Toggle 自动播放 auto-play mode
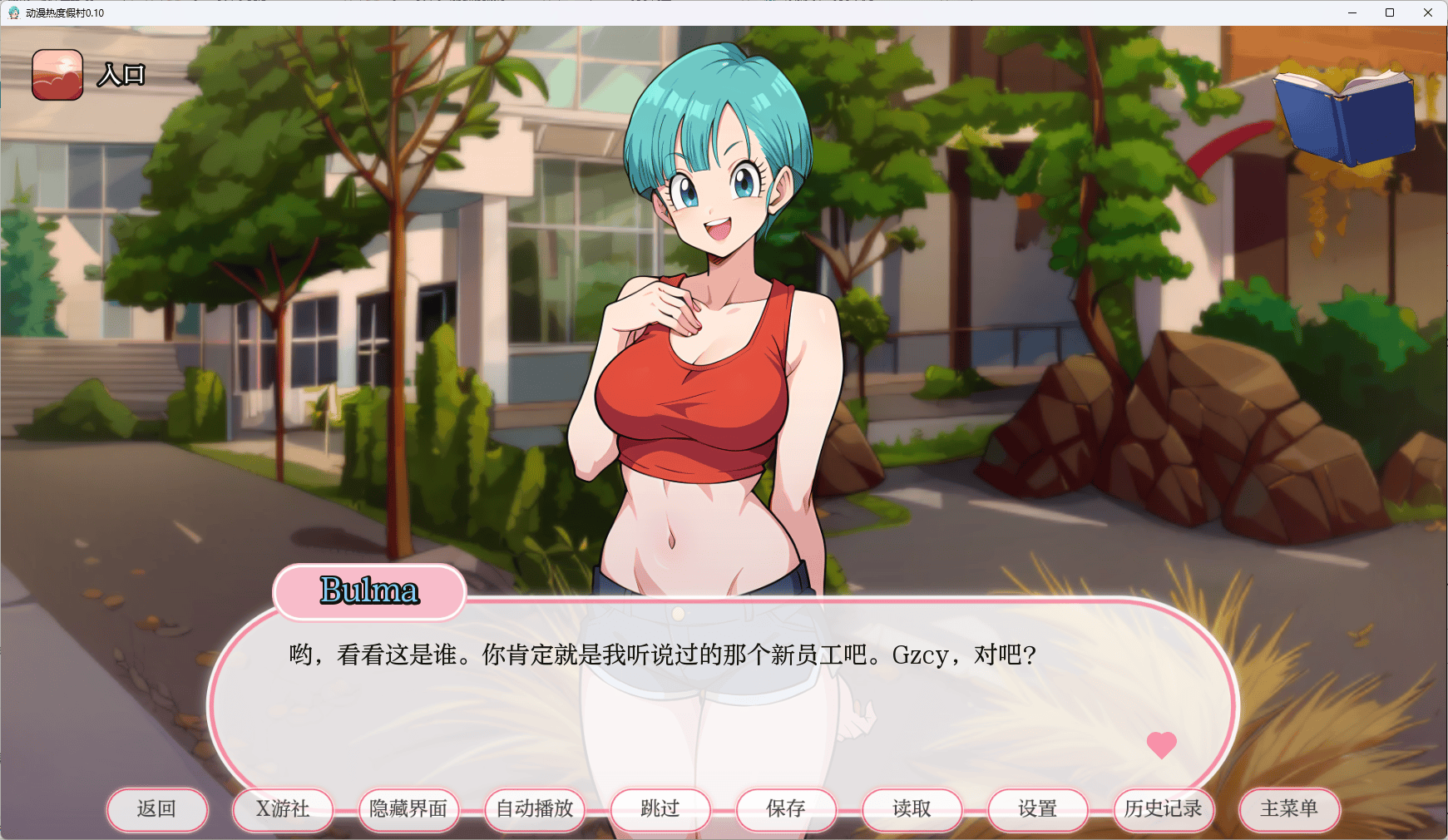The height and width of the screenshot is (840, 1448). click(x=533, y=808)
